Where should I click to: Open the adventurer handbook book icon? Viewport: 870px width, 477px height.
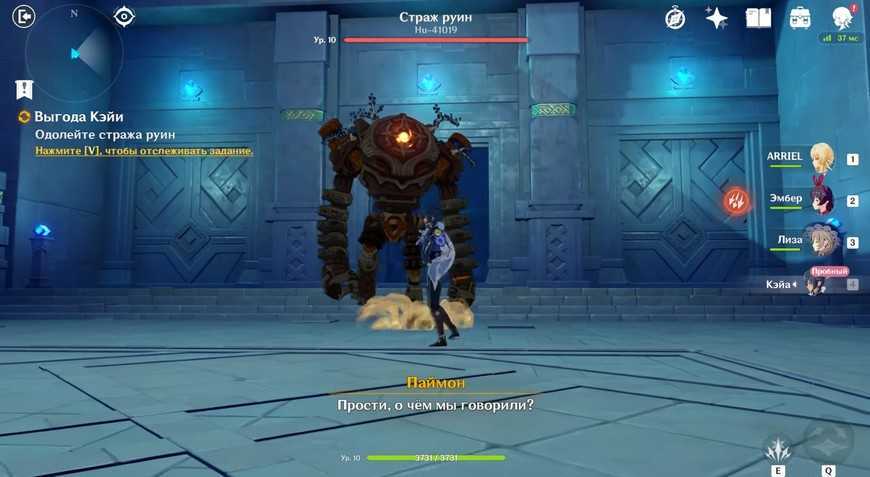coord(758,18)
